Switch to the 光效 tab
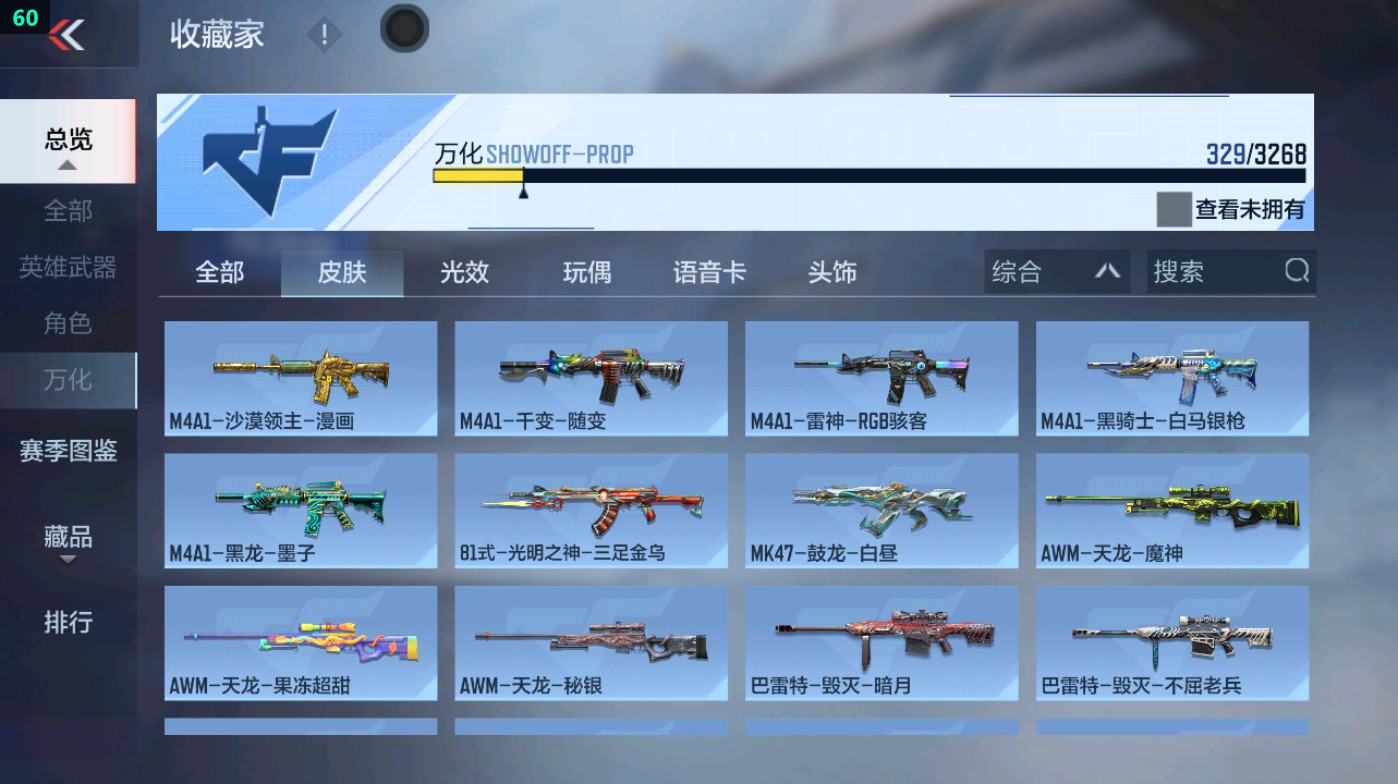The height and width of the screenshot is (784, 1398). pos(463,271)
